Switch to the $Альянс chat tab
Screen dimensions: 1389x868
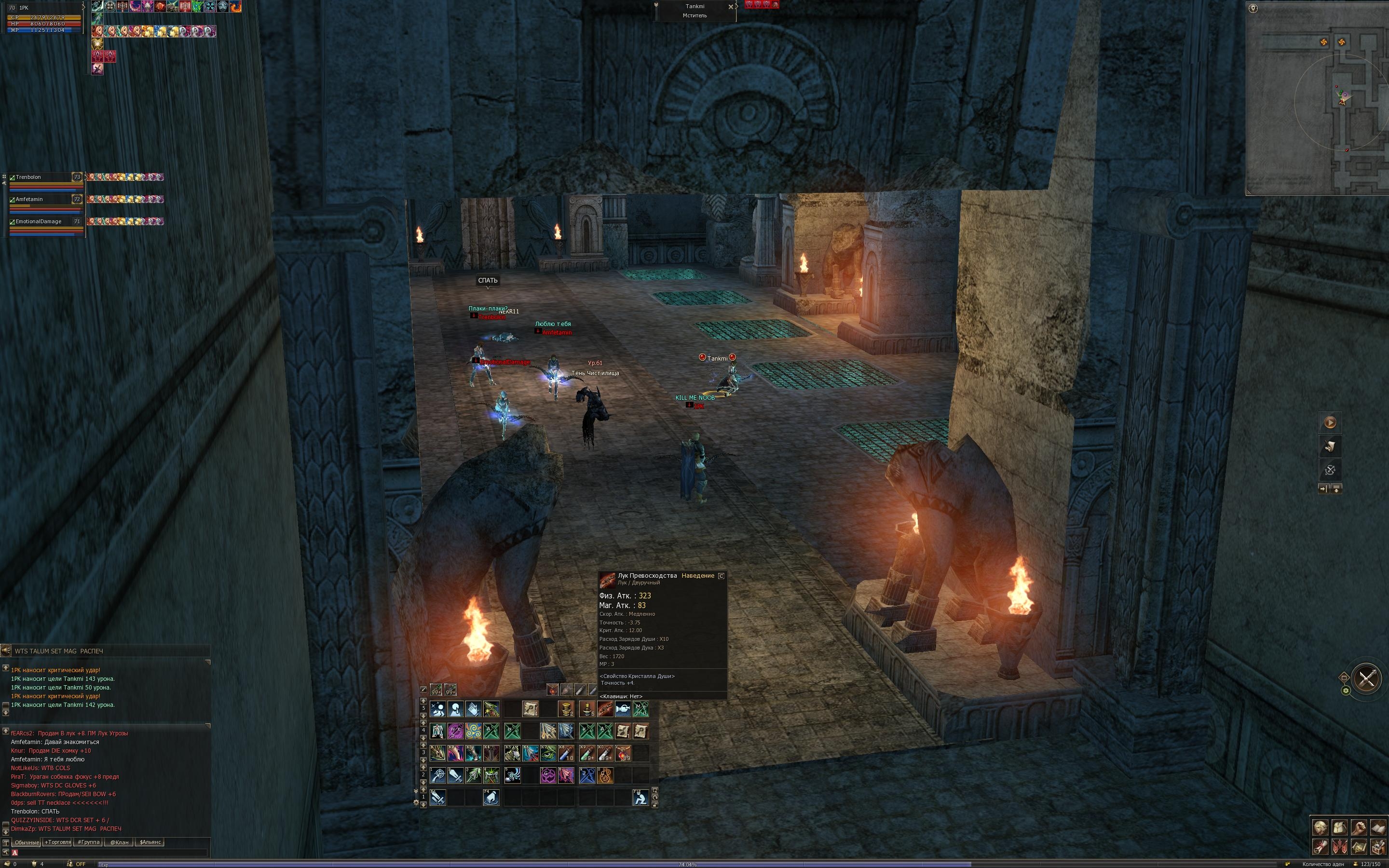click(150, 842)
